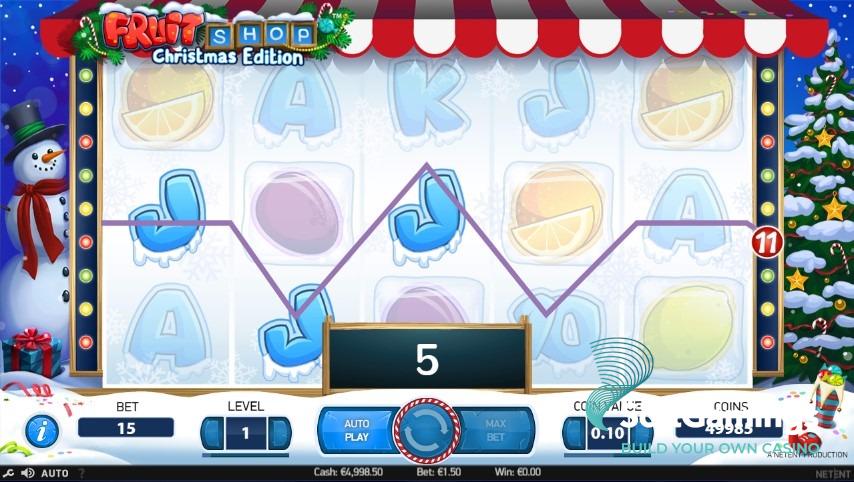Open the paytable info button
Viewport: 854px width, 482px height.
click(41, 432)
